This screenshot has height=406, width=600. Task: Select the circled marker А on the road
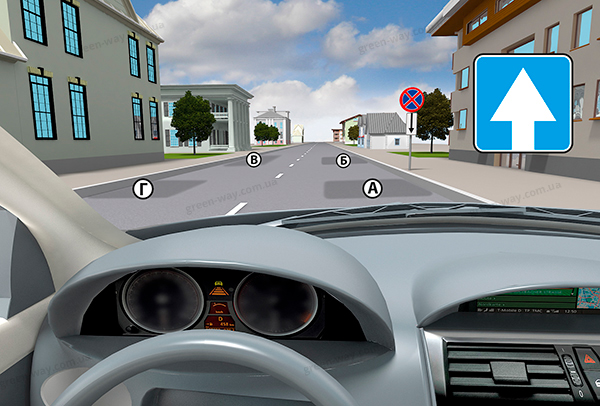click(x=372, y=186)
